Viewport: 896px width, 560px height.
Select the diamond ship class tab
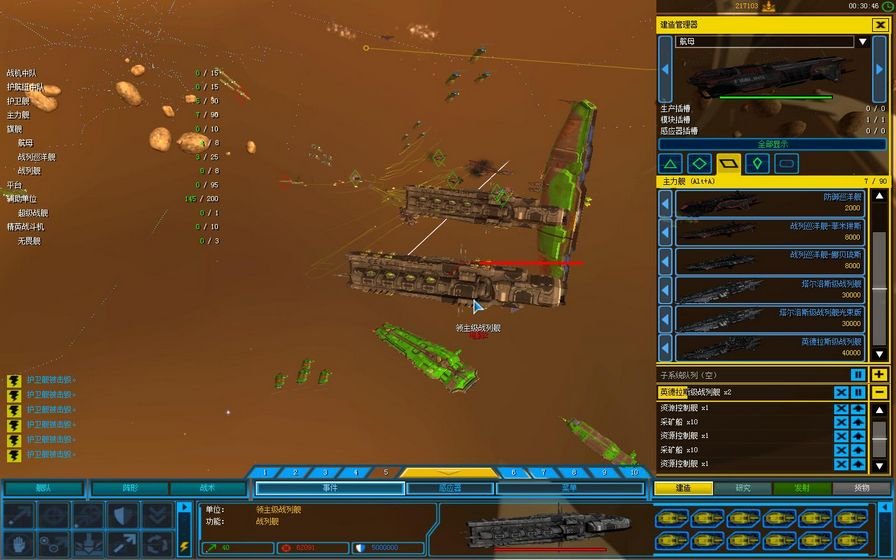(700, 163)
